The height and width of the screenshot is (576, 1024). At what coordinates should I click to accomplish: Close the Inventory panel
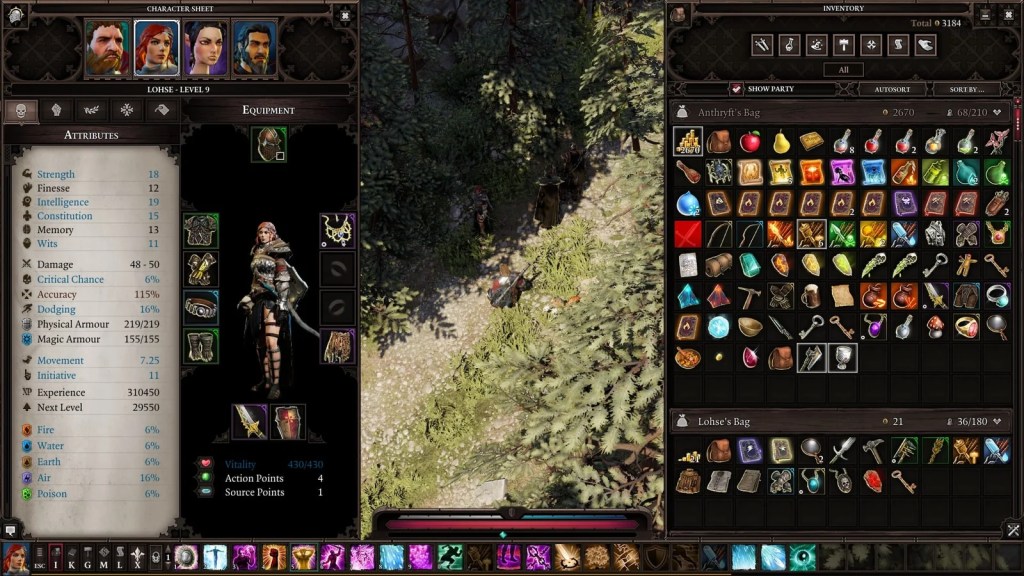(1008, 15)
